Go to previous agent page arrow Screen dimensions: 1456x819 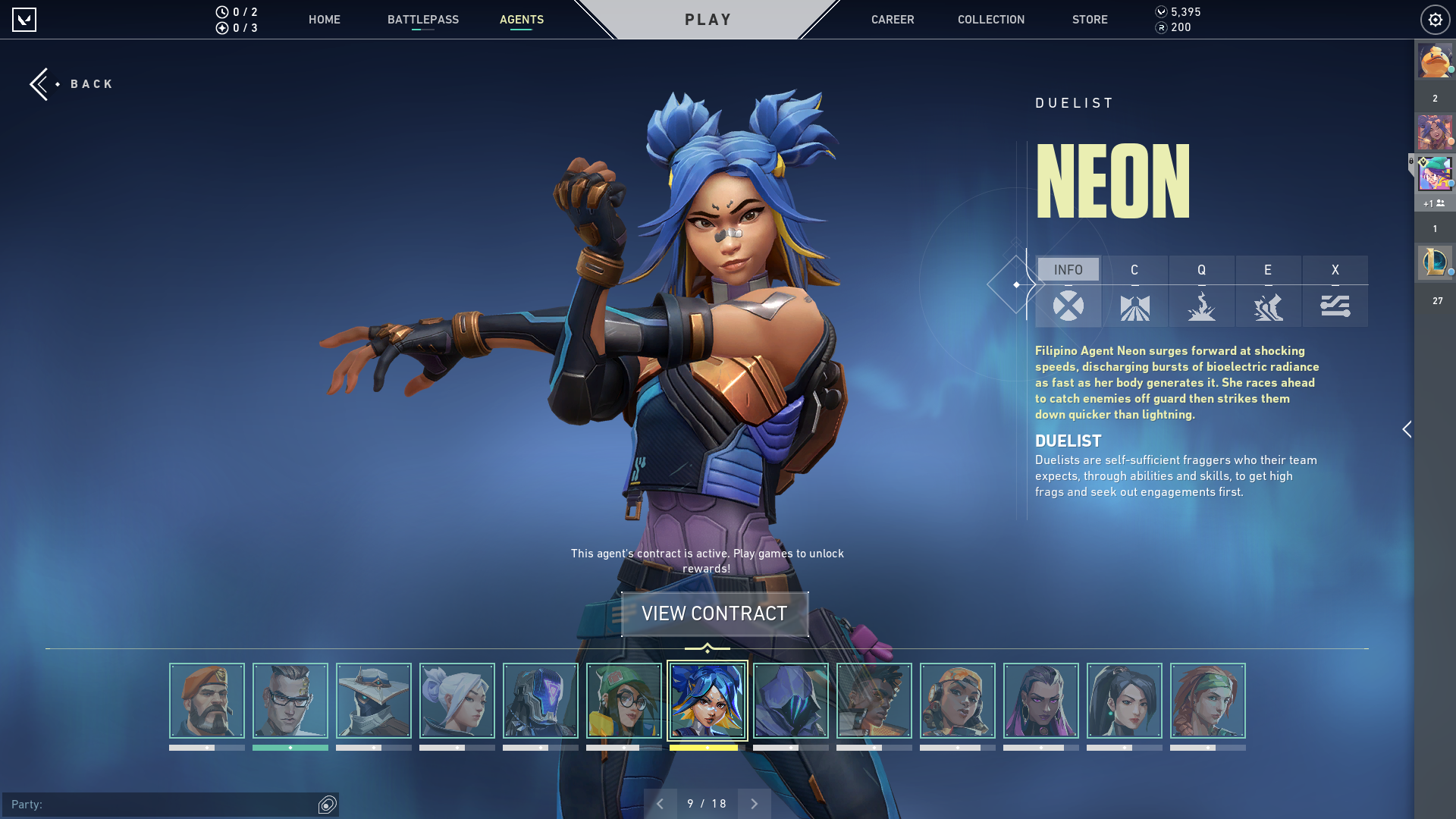point(660,804)
